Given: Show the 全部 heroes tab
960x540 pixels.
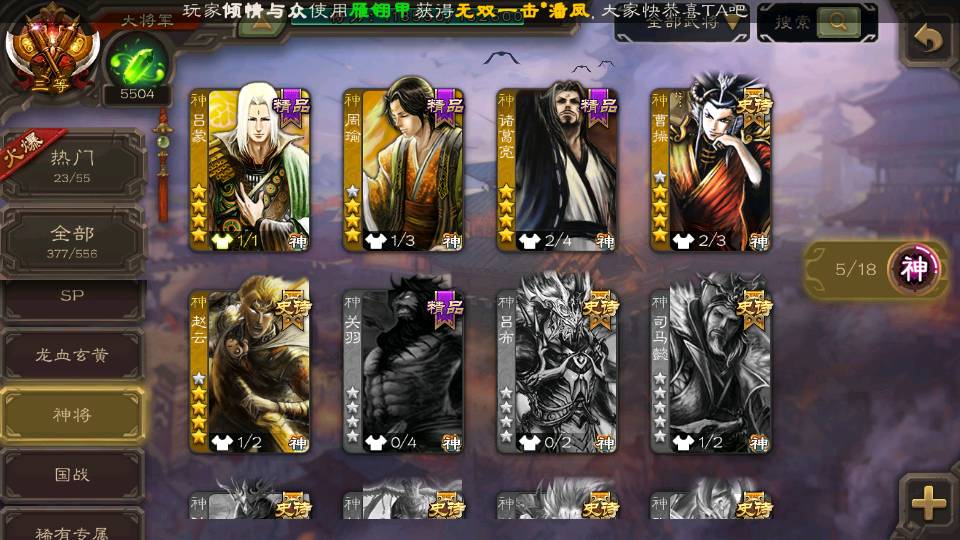Looking at the screenshot, I should coord(73,242).
